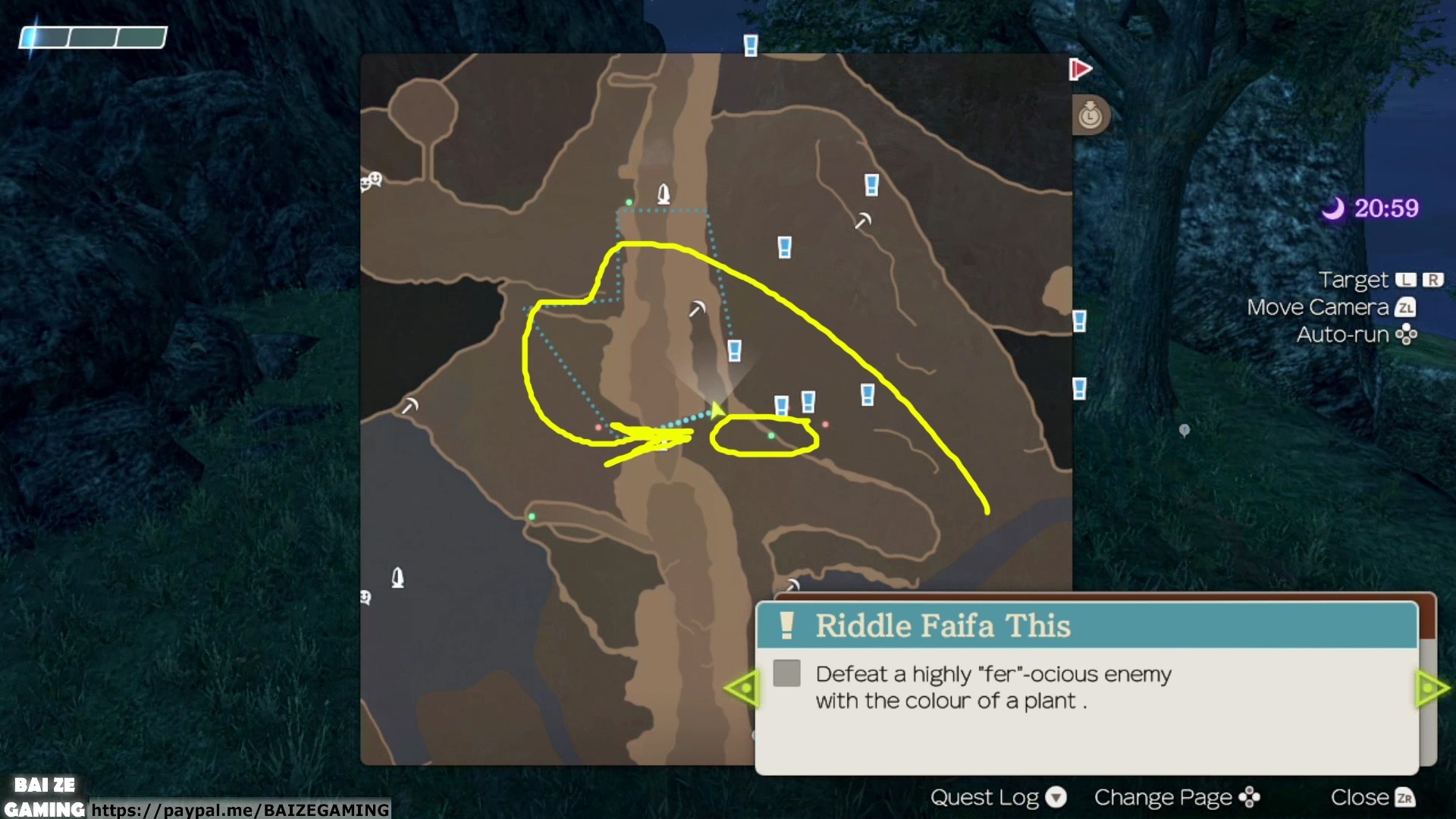
Task: Show the previous quest with the left arrow
Action: pos(742,689)
